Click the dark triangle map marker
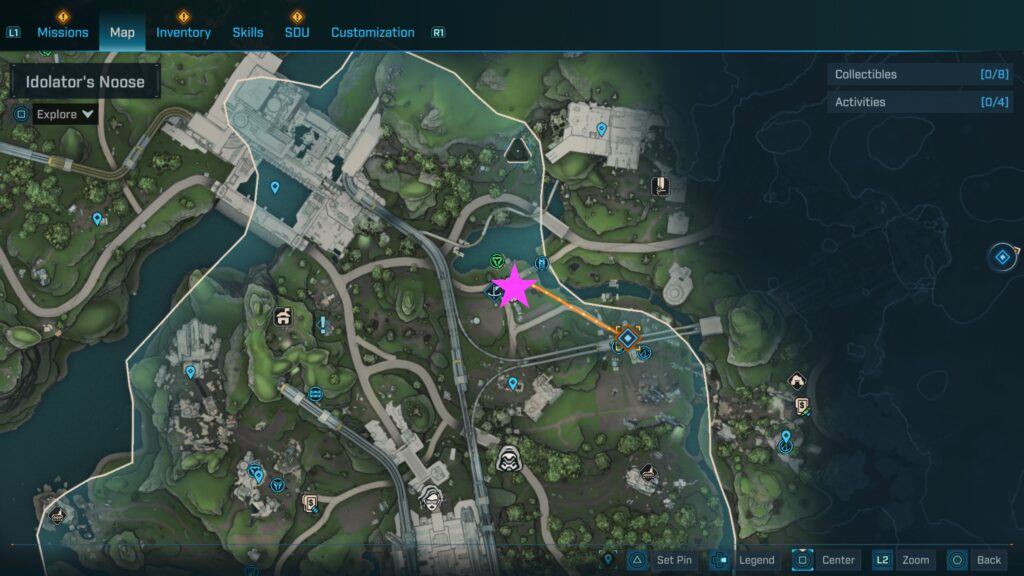The width and height of the screenshot is (1024, 576). click(x=517, y=150)
